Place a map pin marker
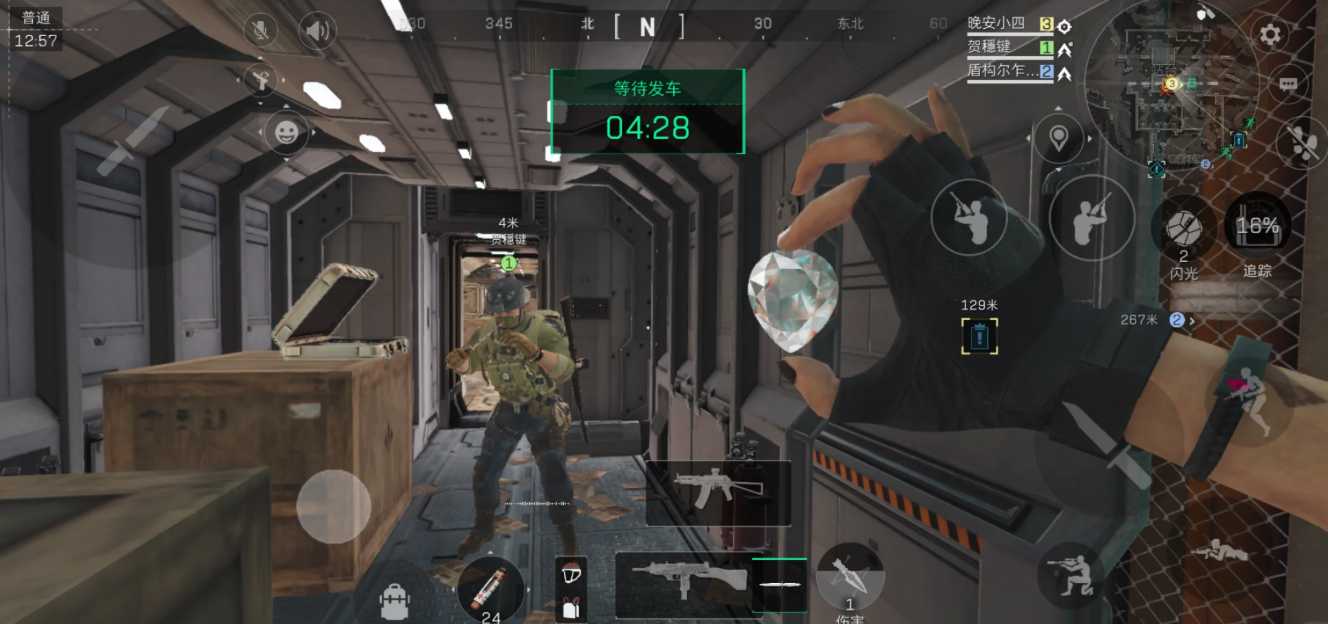1328x624 pixels. click(x=1059, y=136)
